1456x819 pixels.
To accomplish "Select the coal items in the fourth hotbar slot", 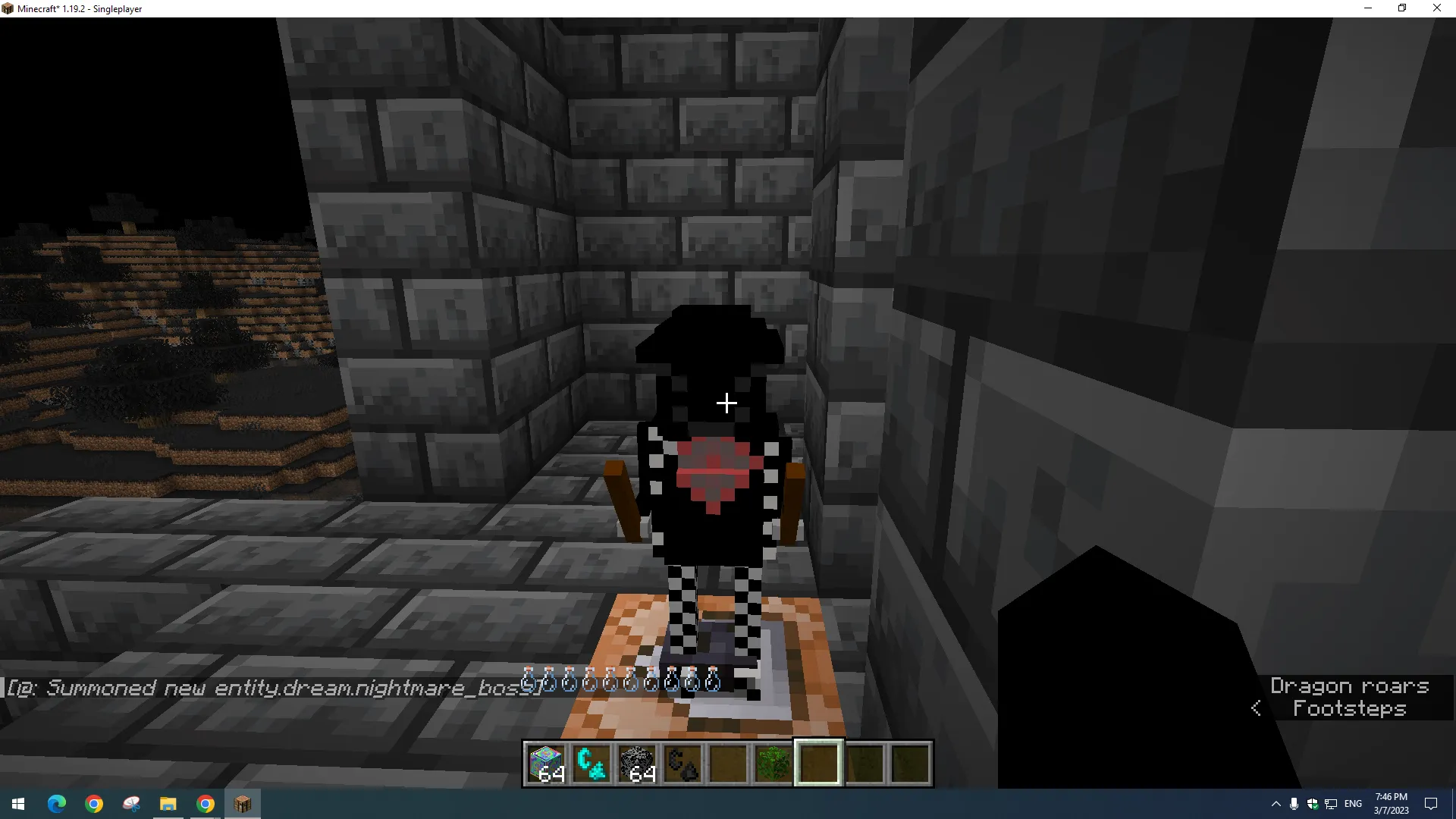I will click(x=682, y=764).
